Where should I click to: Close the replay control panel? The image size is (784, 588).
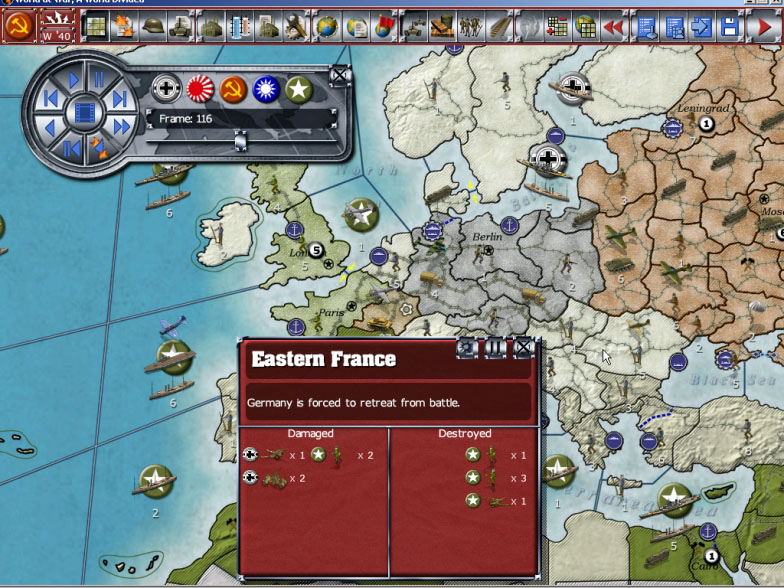pyautogui.click(x=340, y=74)
